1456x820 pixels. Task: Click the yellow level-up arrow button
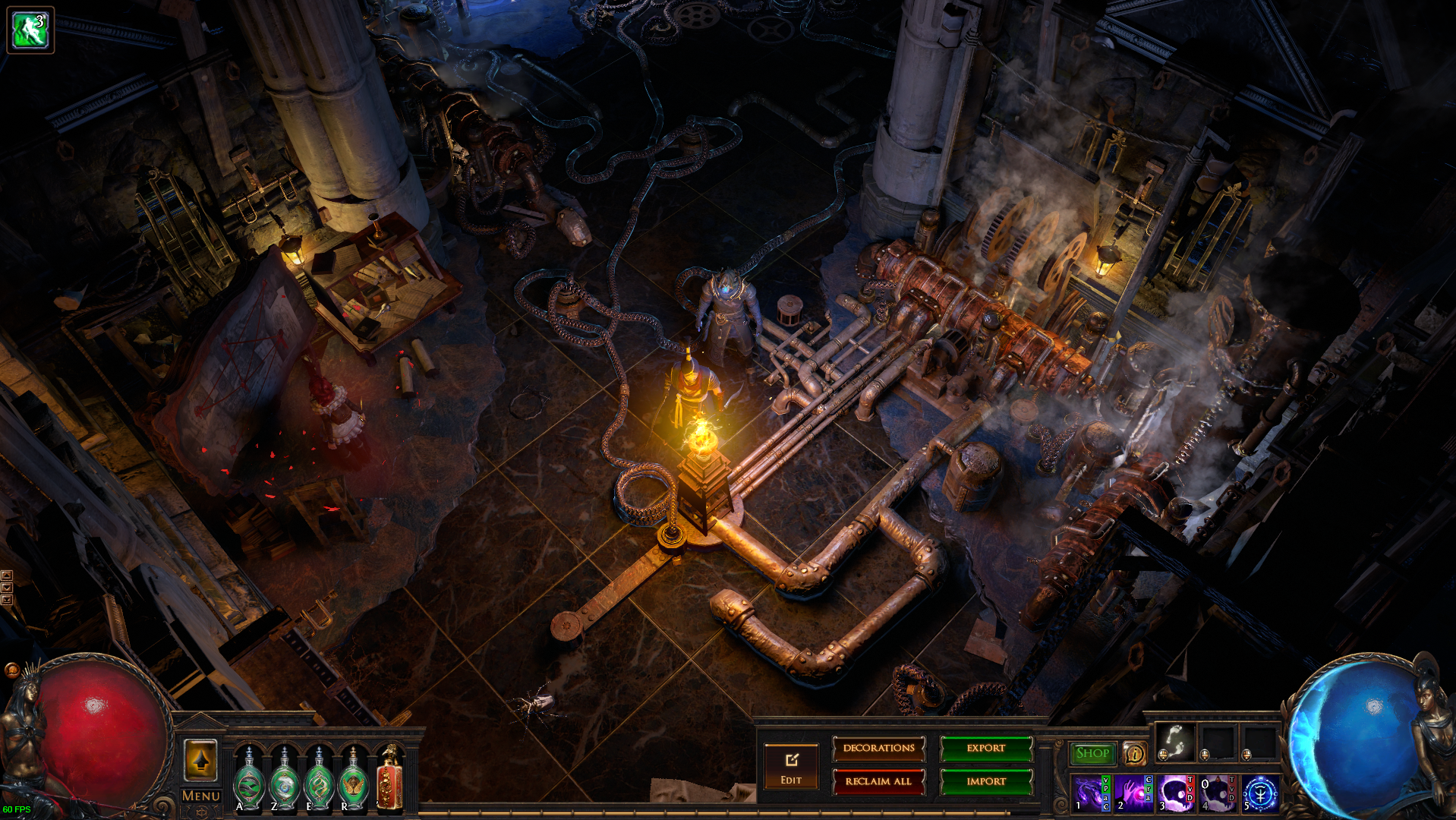tap(201, 759)
